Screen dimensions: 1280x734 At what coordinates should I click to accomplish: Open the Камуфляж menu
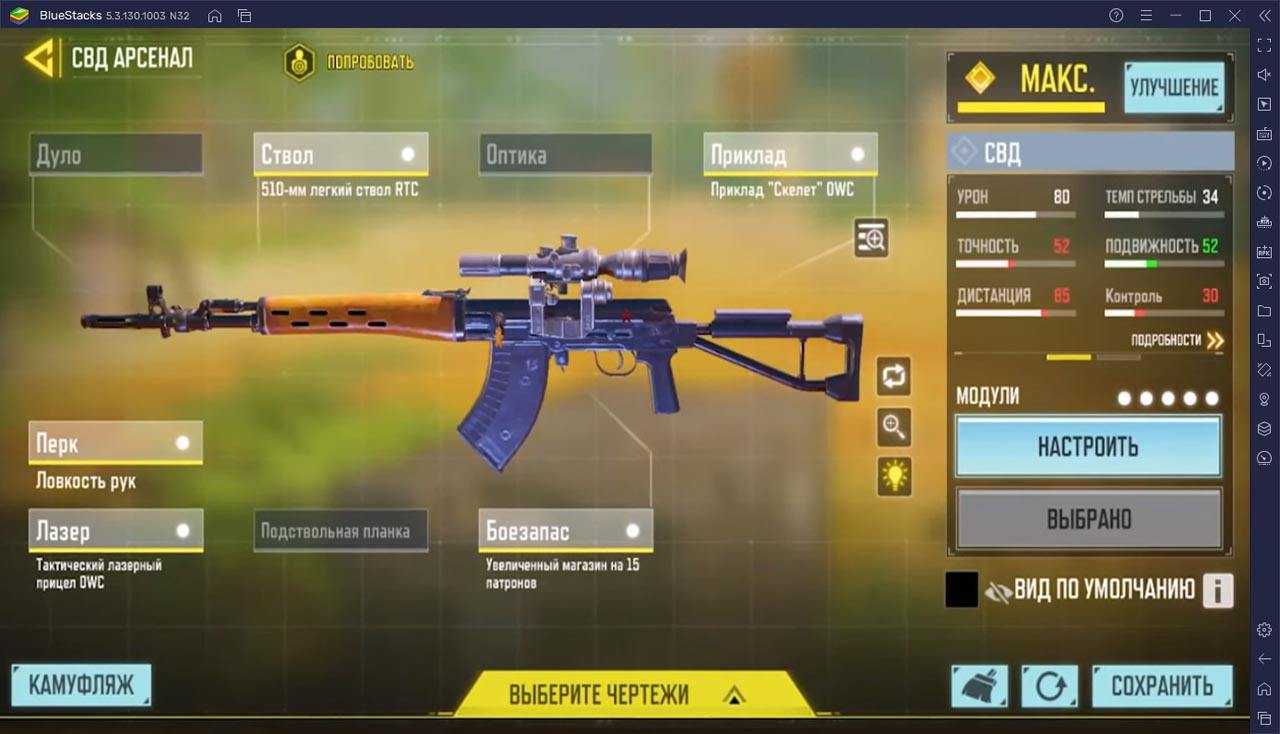[x=81, y=686]
